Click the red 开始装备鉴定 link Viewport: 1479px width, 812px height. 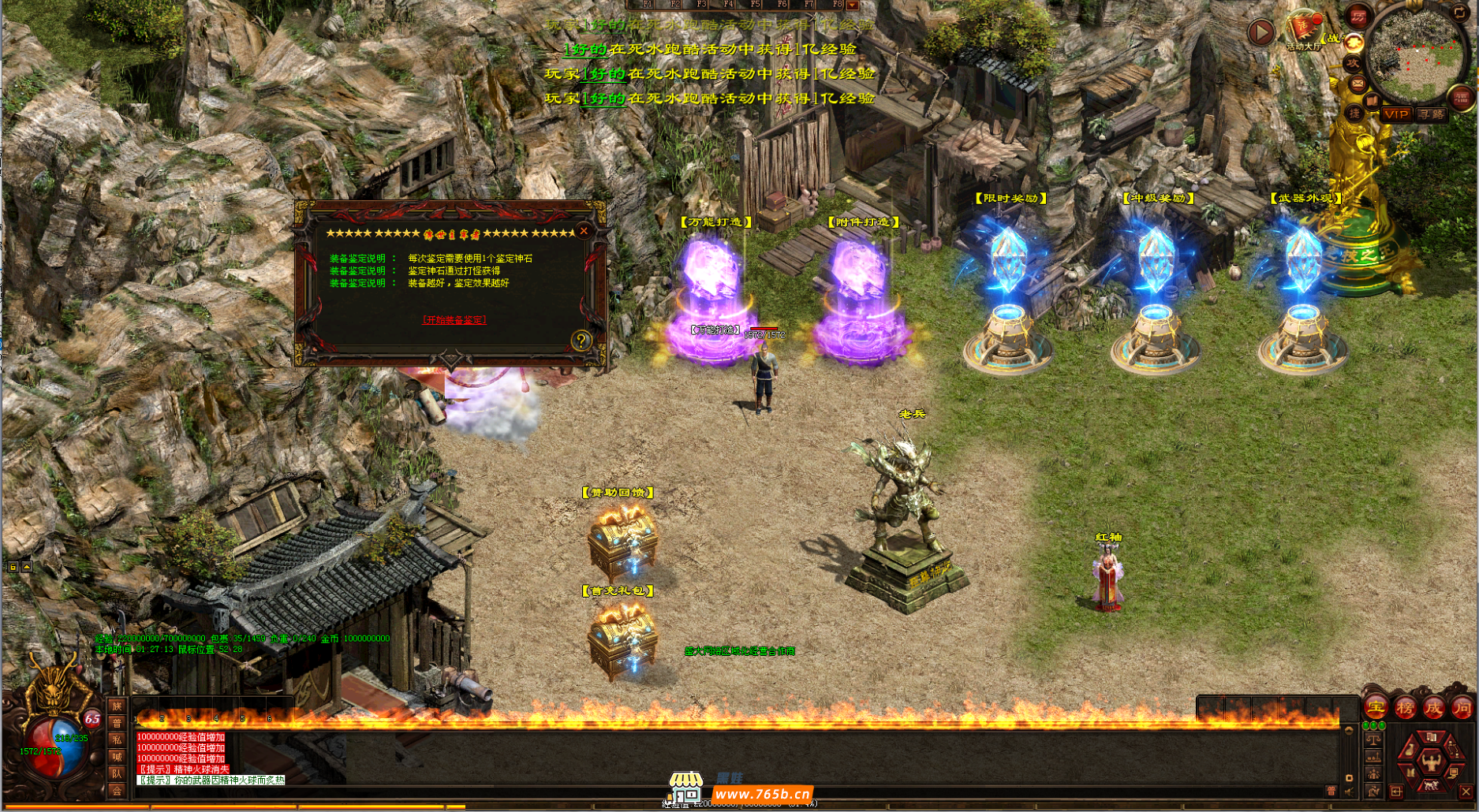point(454,320)
